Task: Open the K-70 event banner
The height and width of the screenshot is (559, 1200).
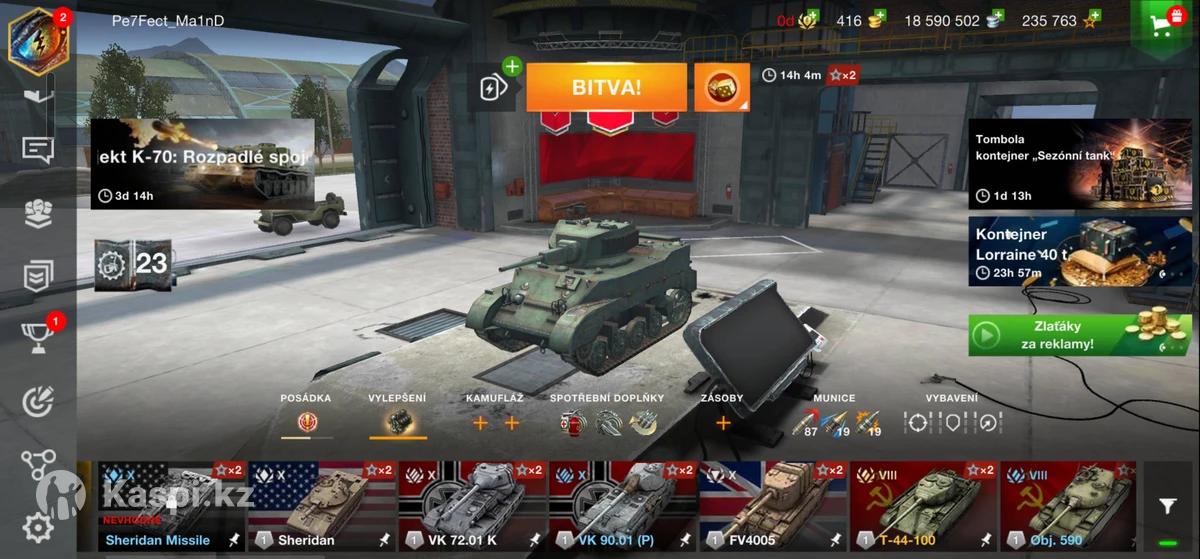Action: tap(203, 165)
